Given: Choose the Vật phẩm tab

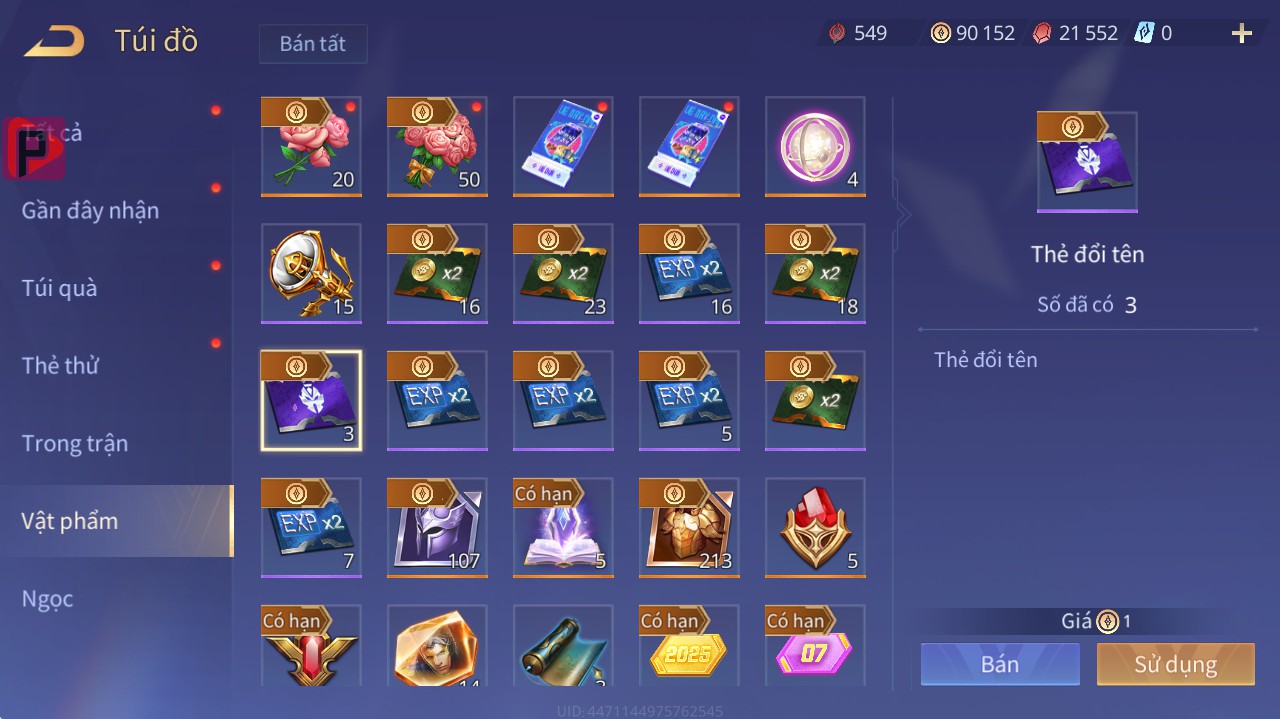Looking at the screenshot, I should click(70, 521).
